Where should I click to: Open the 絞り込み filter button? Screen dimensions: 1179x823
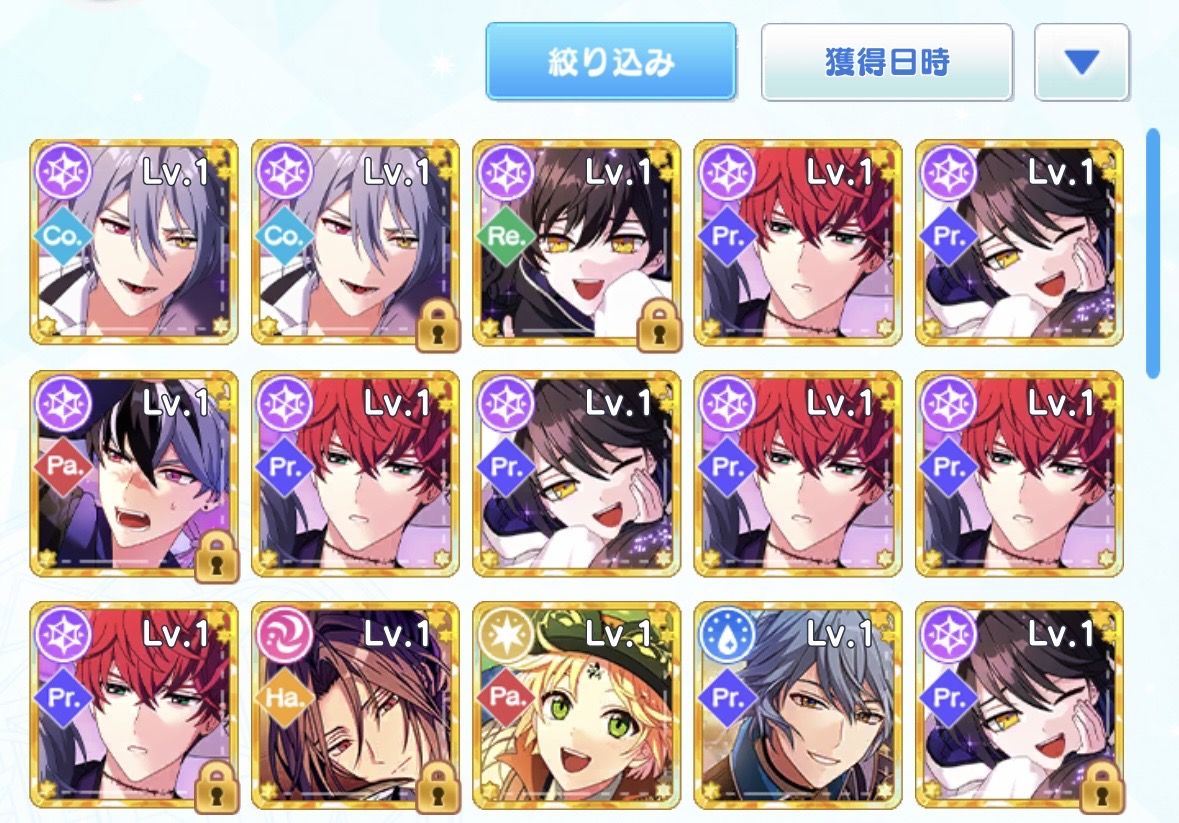tap(611, 62)
